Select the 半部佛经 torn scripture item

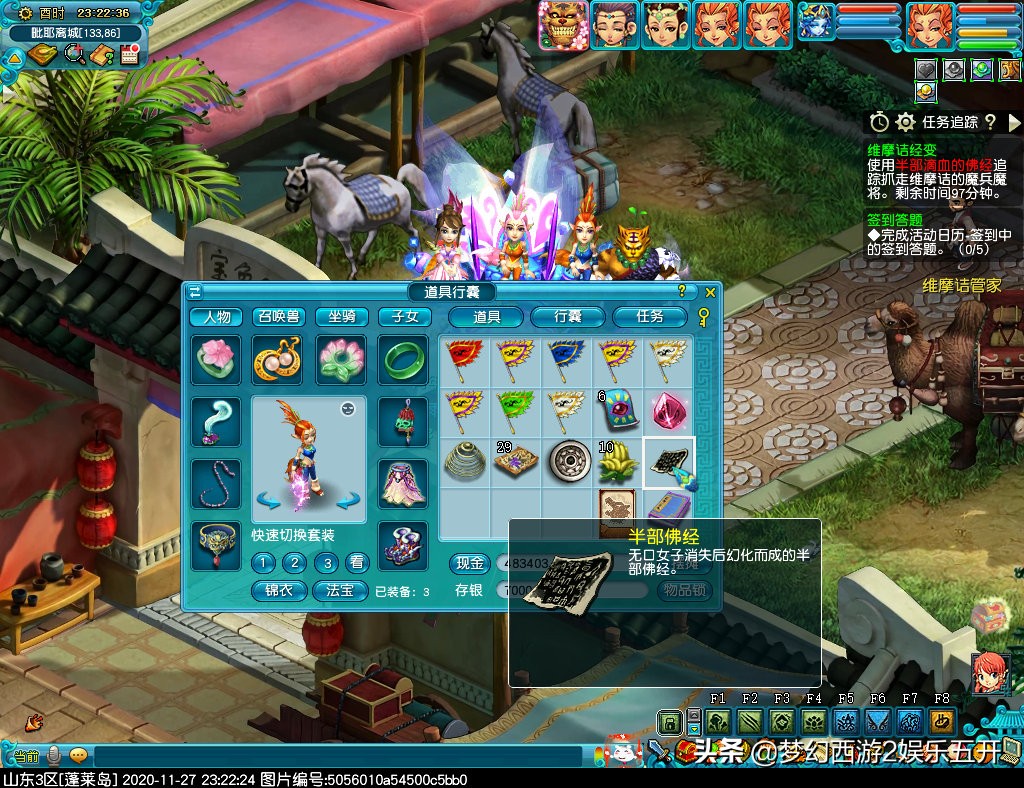coord(669,461)
